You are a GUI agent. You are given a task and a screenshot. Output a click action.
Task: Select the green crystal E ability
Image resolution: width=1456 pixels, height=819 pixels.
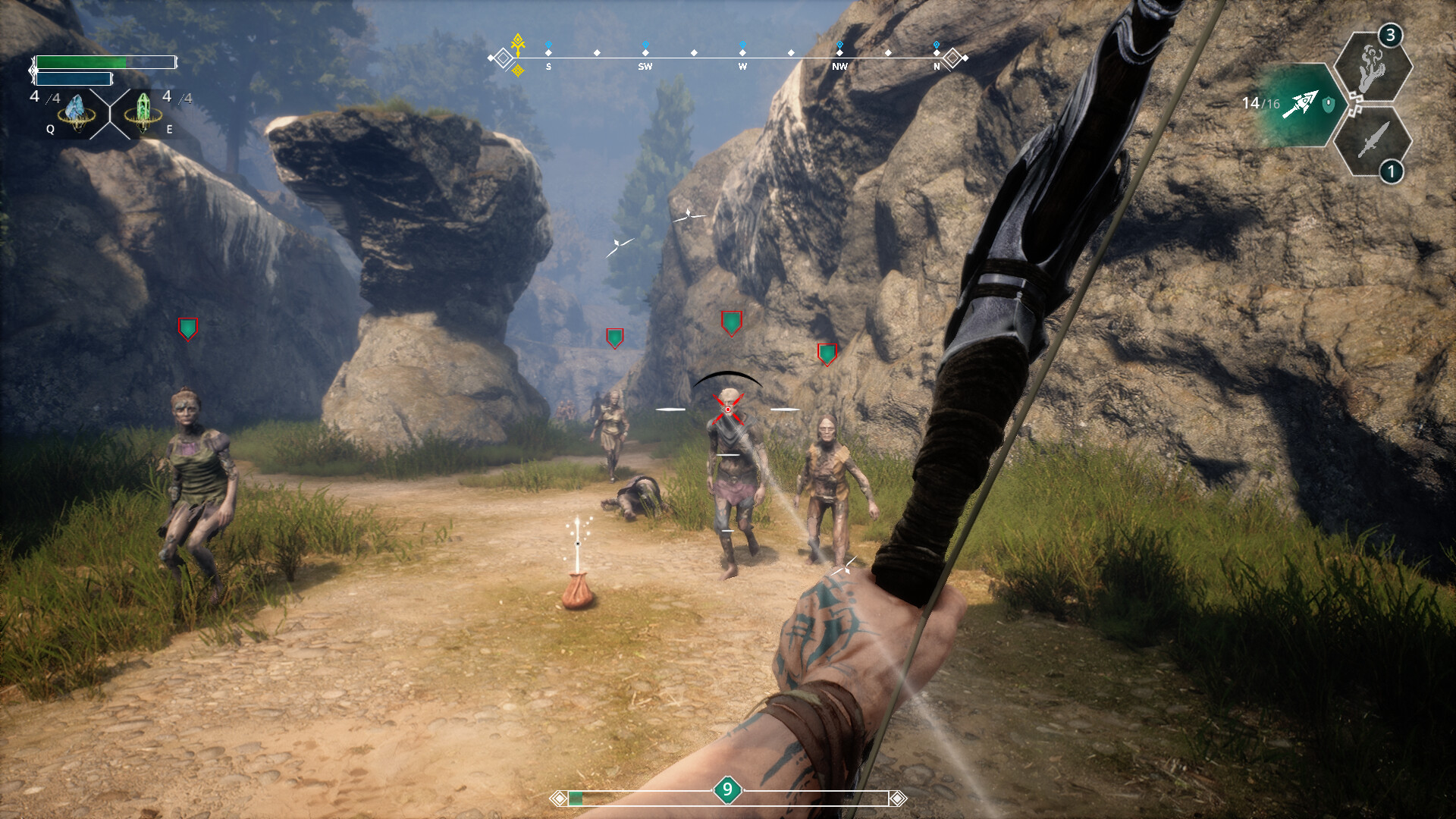tap(145, 108)
